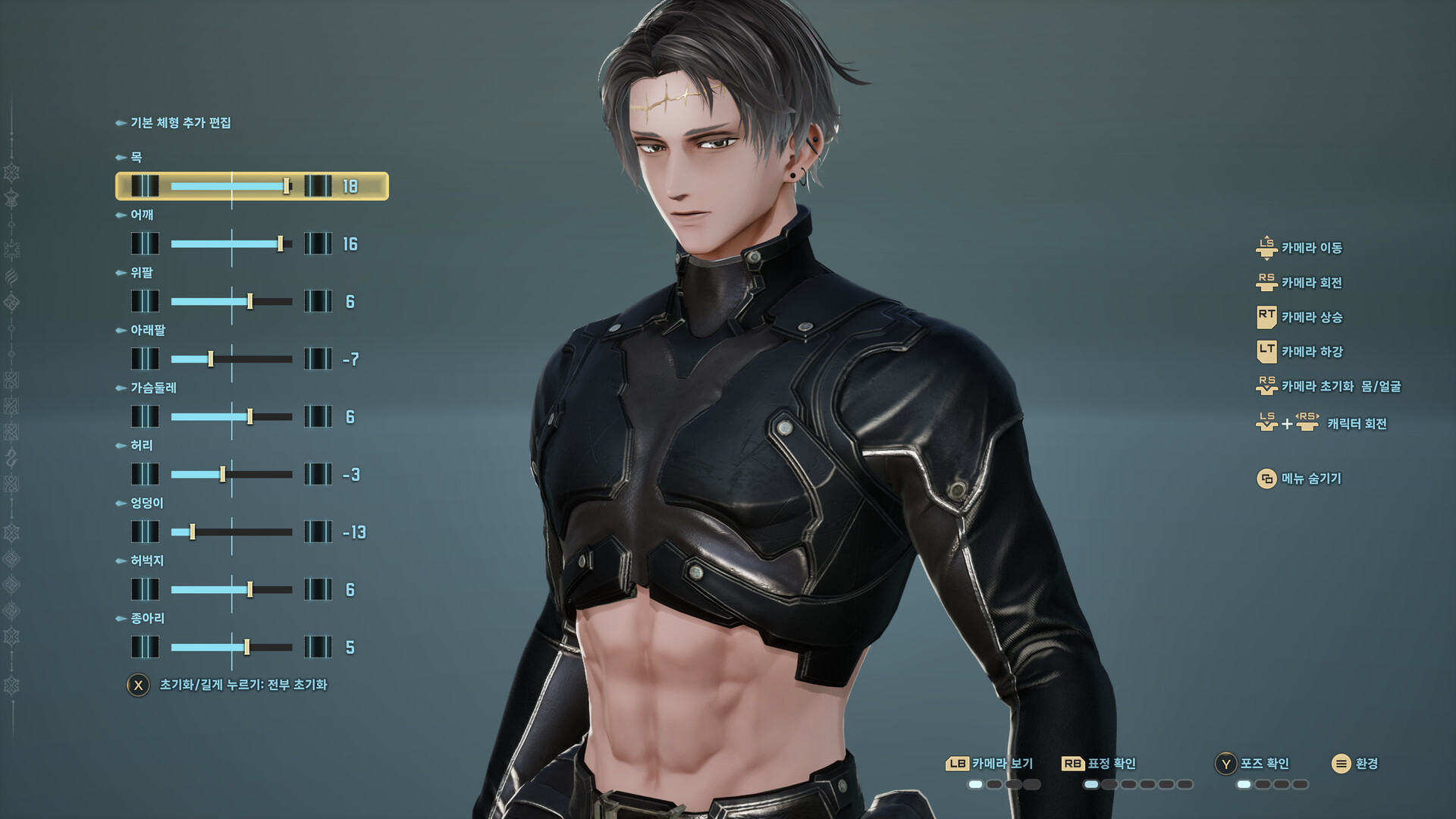Select the last camera pip under 카메라 보기

point(1032,785)
